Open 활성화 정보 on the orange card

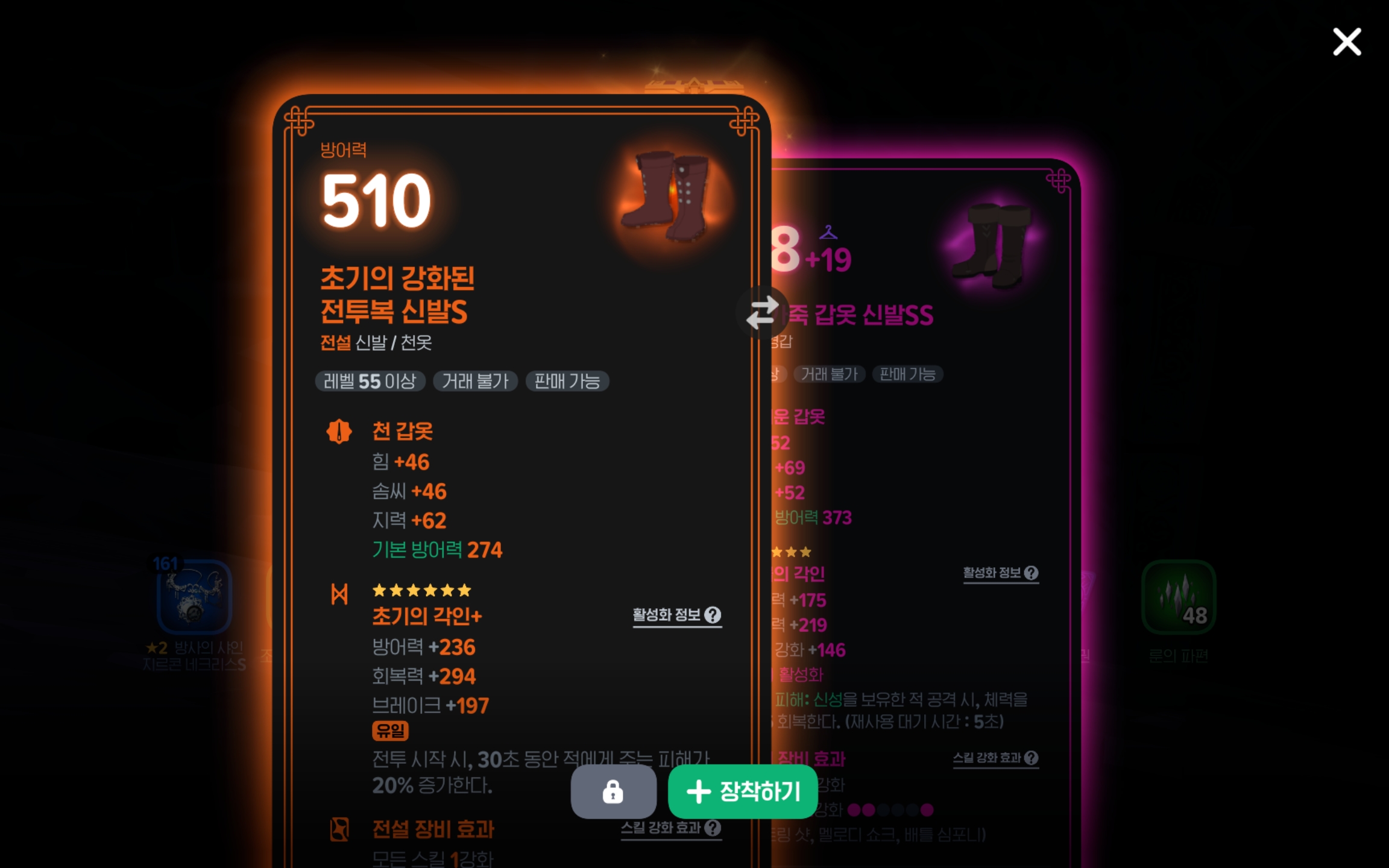click(x=676, y=615)
